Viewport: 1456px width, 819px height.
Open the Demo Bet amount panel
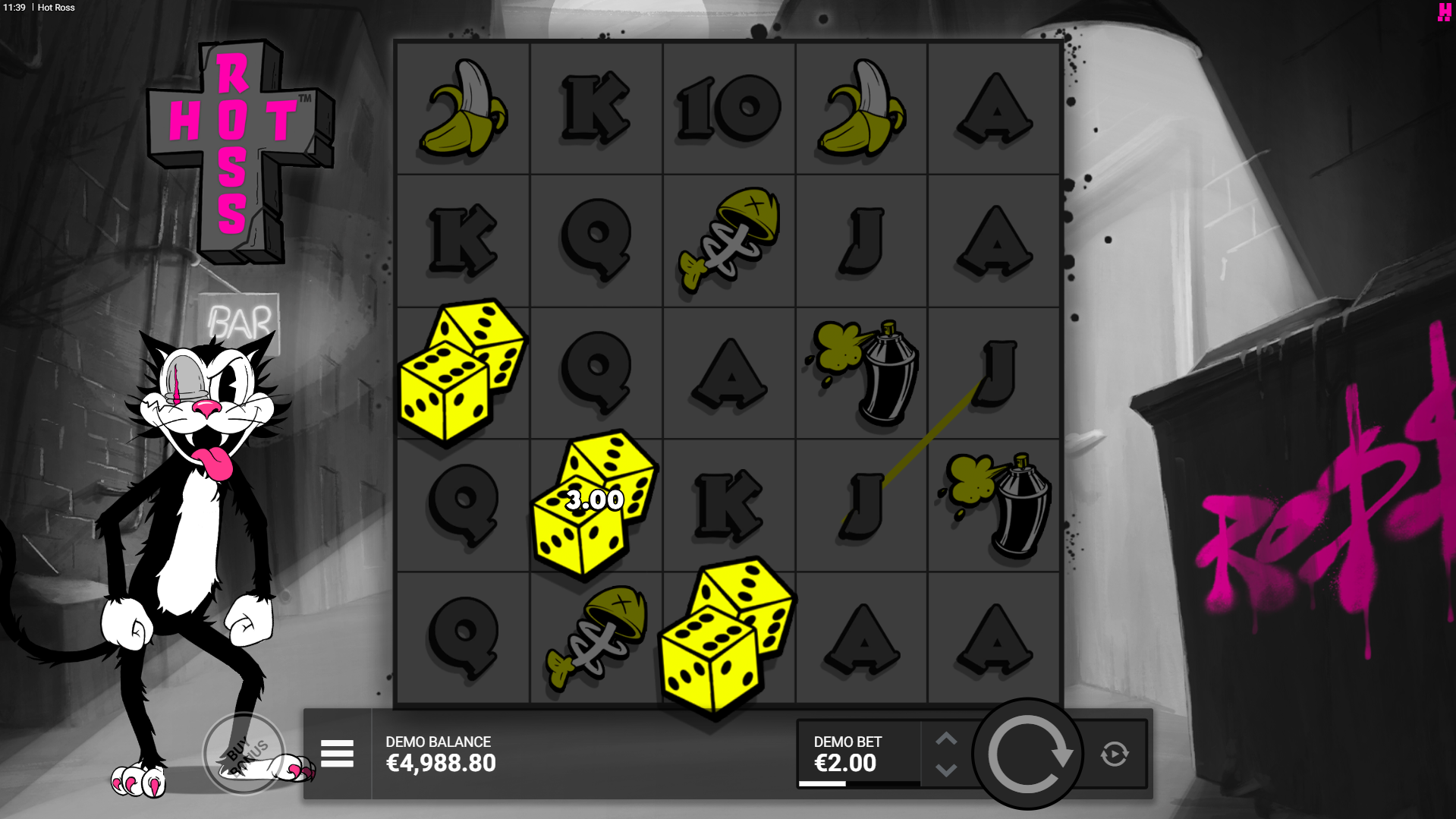point(858,754)
